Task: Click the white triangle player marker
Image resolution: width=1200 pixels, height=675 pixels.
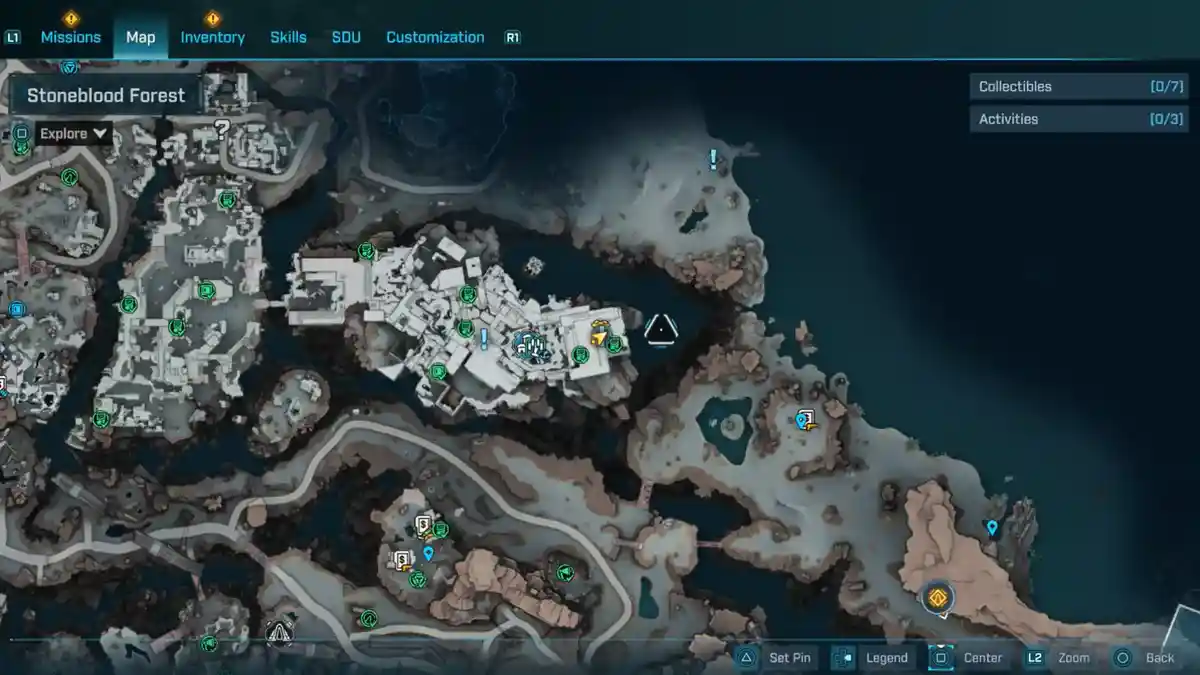Action: click(x=660, y=329)
